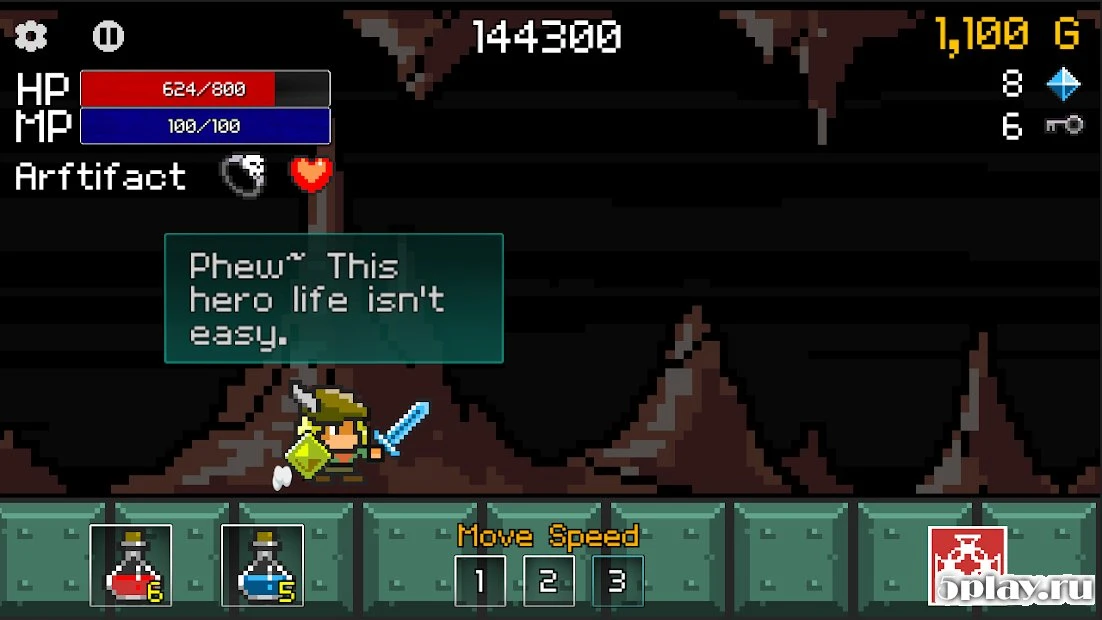
Task: Open the settings gear icon
Action: [x=31, y=37]
